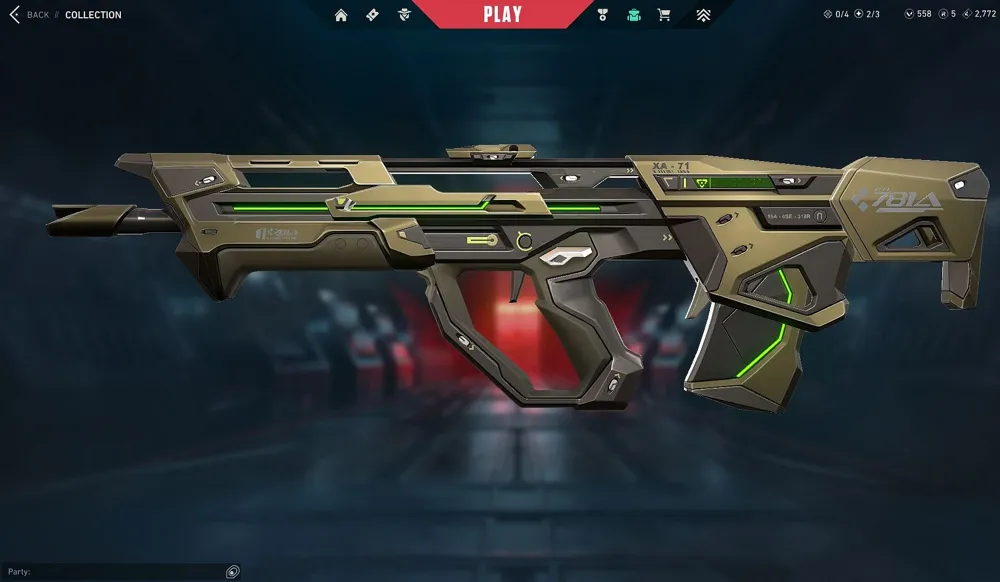Click the Valorant Points balance of 558
Viewport: 1000px width, 582px height.
click(x=917, y=14)
